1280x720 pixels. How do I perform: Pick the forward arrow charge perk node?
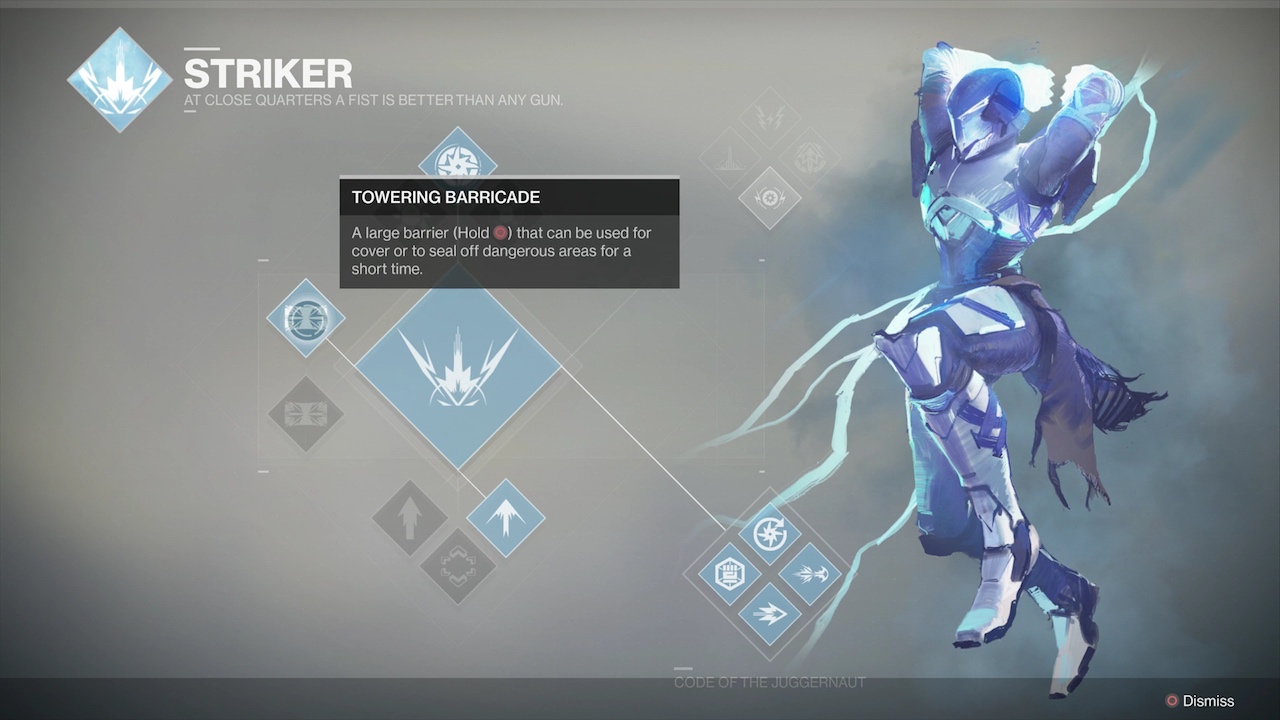click(x=769, y=614)
